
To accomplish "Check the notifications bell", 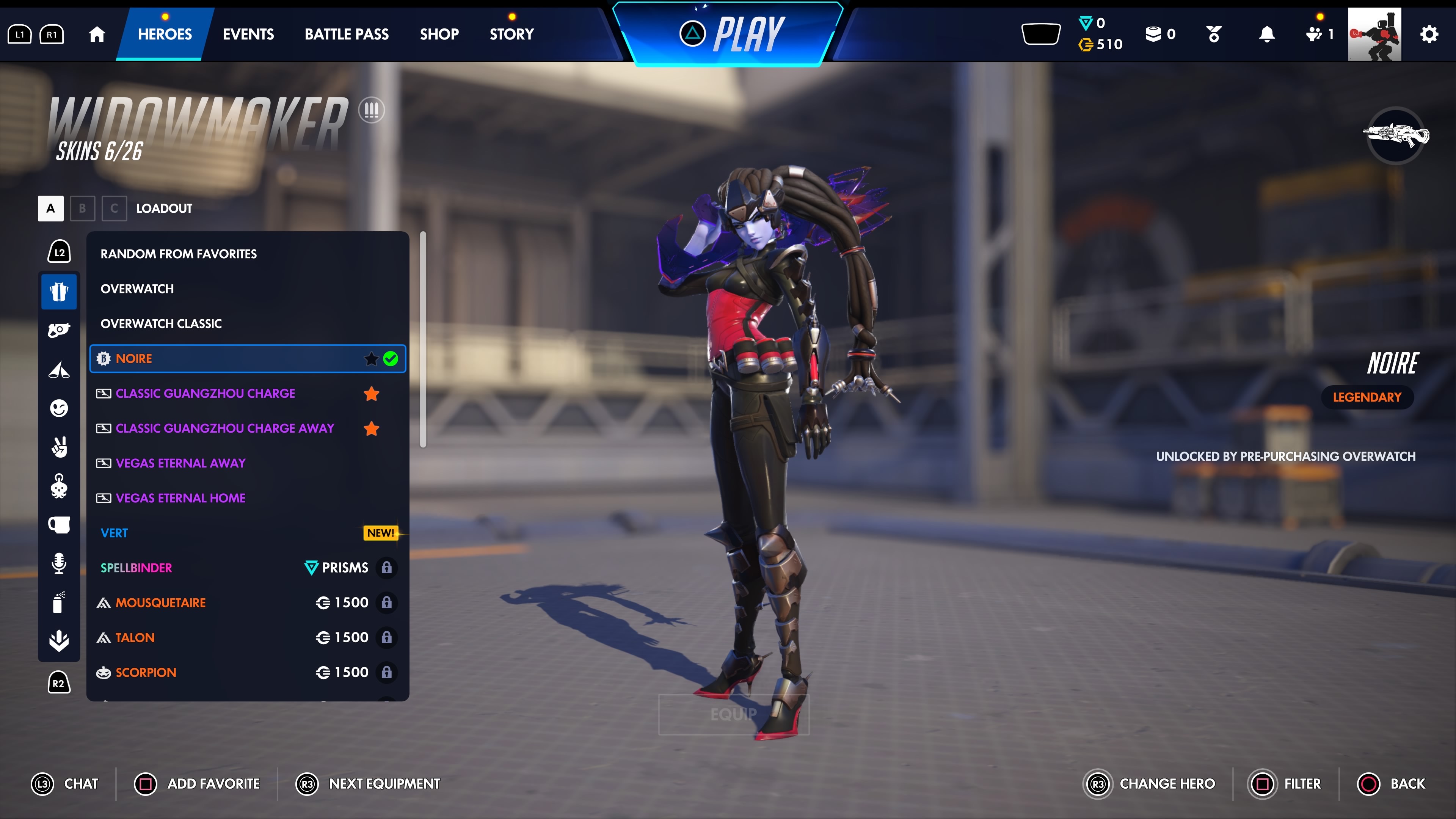I will pos(1267,35).
